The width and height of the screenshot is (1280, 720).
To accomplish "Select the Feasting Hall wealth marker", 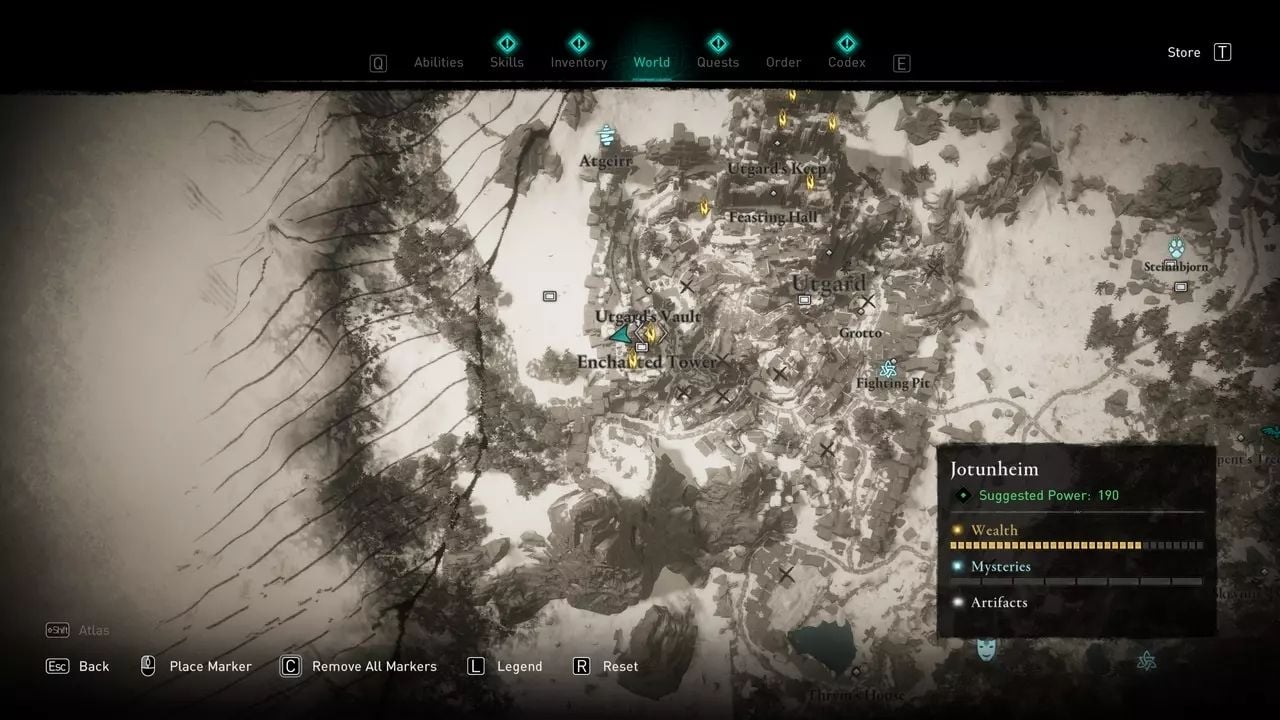I will point(704,207).
